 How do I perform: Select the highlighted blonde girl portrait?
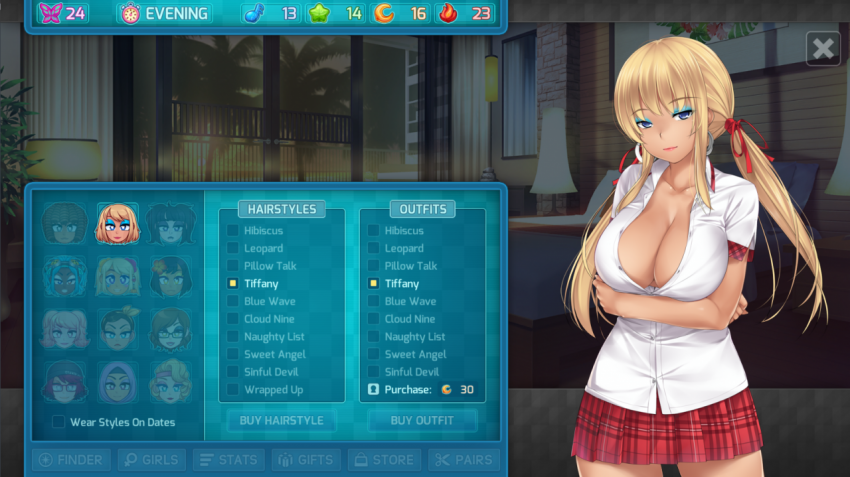click(x=118, y=223)
